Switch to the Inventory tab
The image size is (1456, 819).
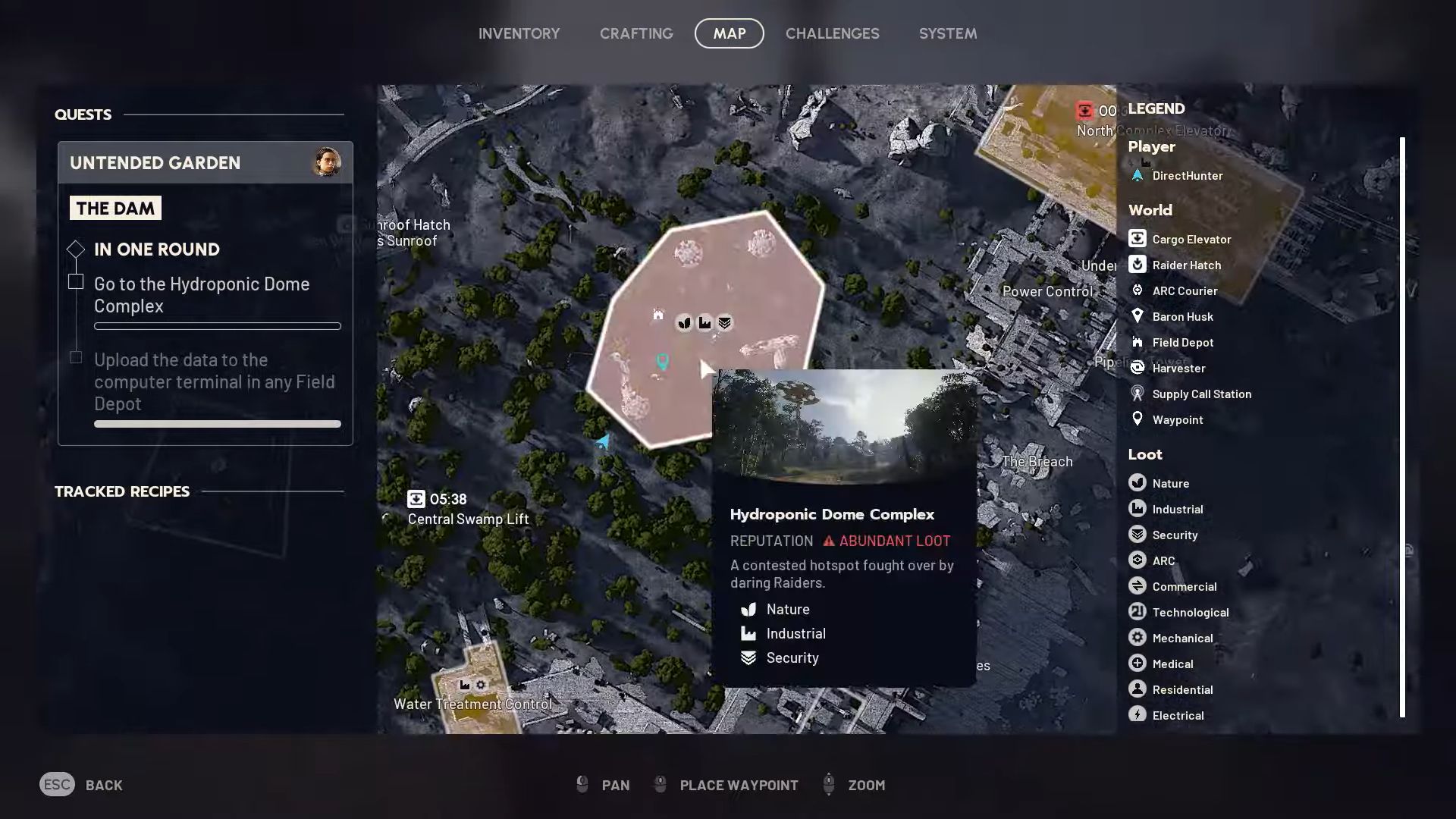click(519, 33)
